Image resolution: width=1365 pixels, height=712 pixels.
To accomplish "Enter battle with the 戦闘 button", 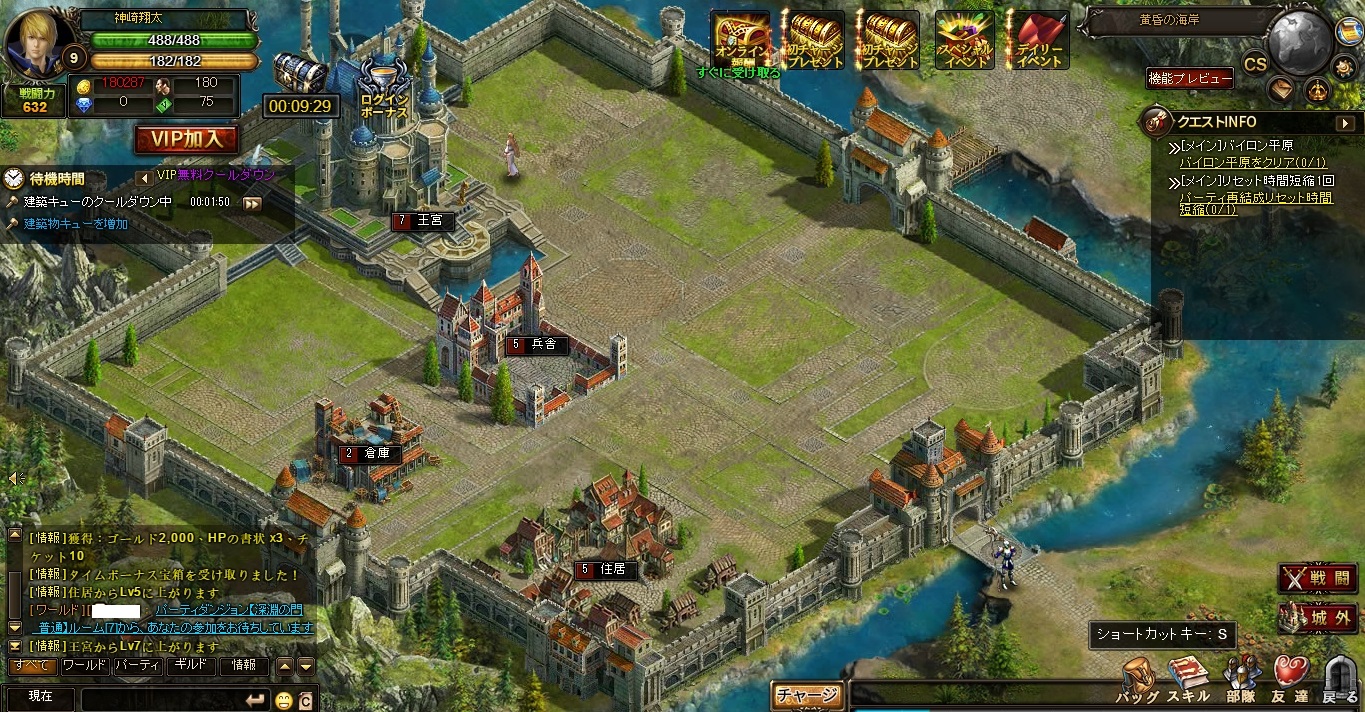I will (1317, 579).
